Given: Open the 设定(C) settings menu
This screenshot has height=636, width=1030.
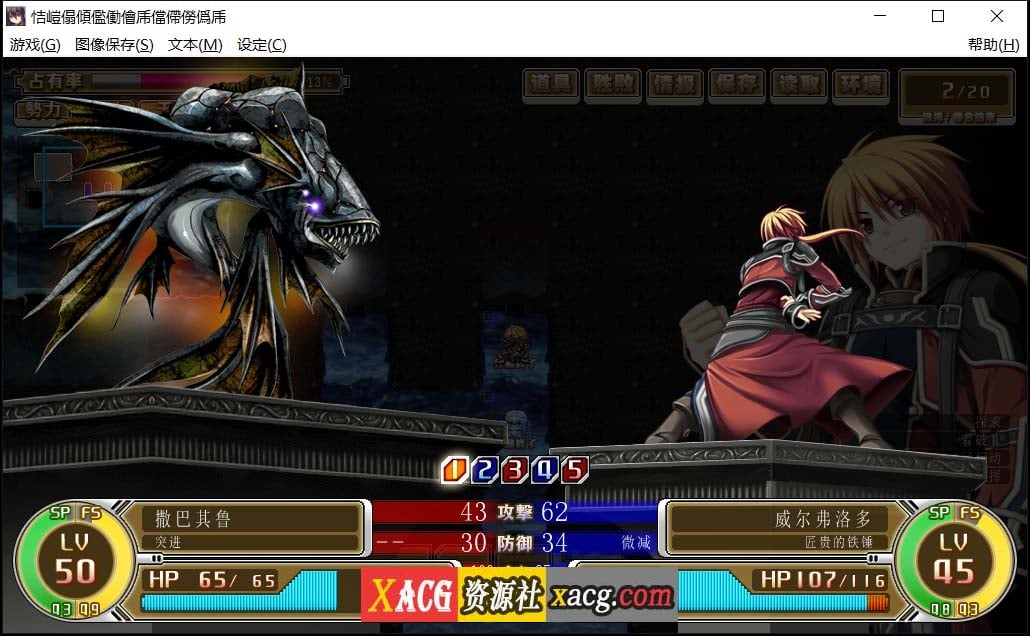Looking at the screenshot, I should 261,45.
